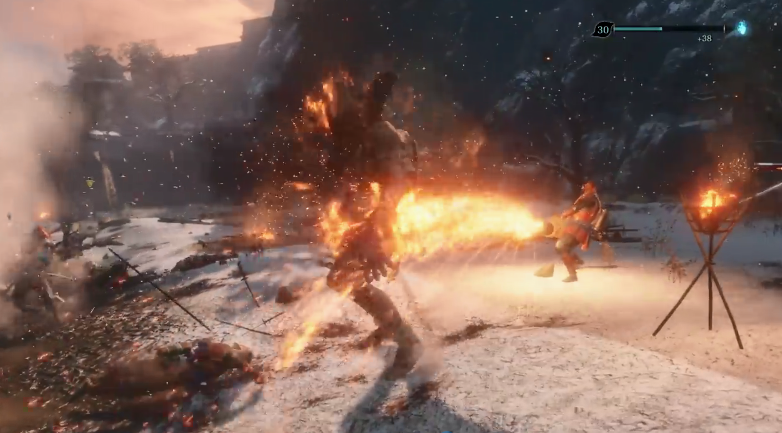Select the skill points badge showing 30
The width and height of the screenshot is (782, 433).
coord(602,30)
